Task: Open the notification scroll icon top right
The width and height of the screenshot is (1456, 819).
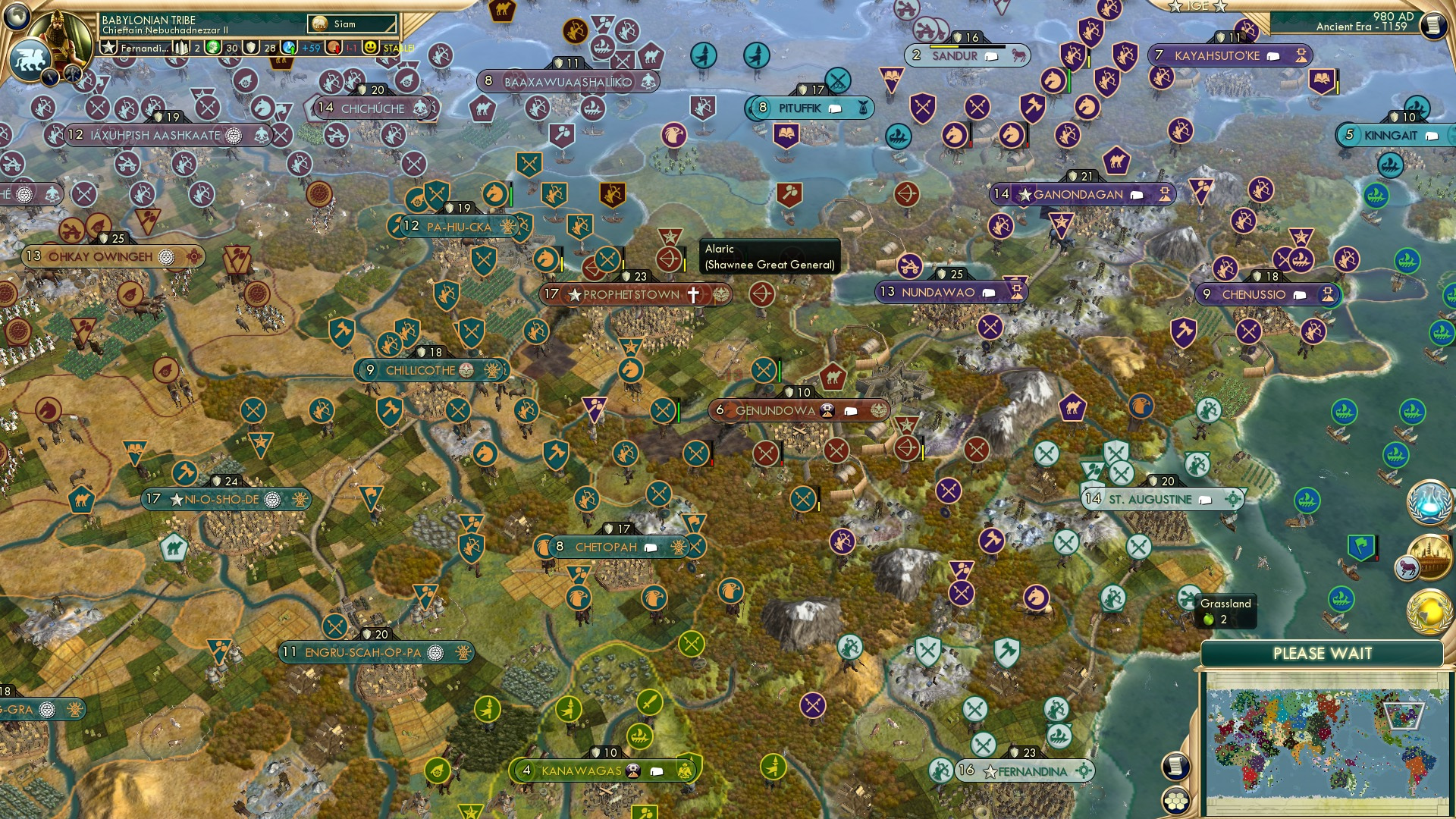Action: (x=1433, y=24)
